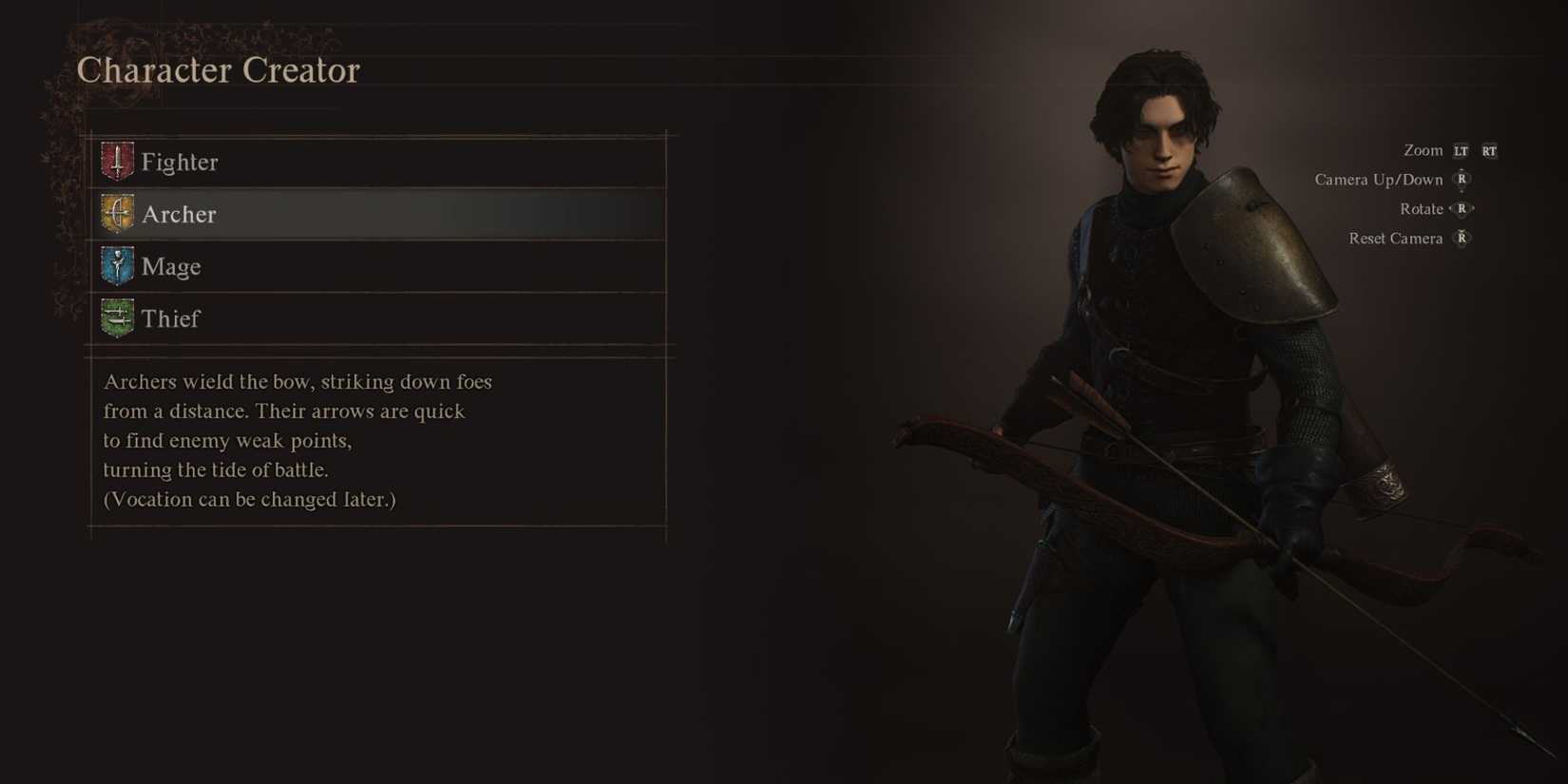Click the archer character model preview
The height and width of the screenshot is (784, 1568).
pos(1169,380)
